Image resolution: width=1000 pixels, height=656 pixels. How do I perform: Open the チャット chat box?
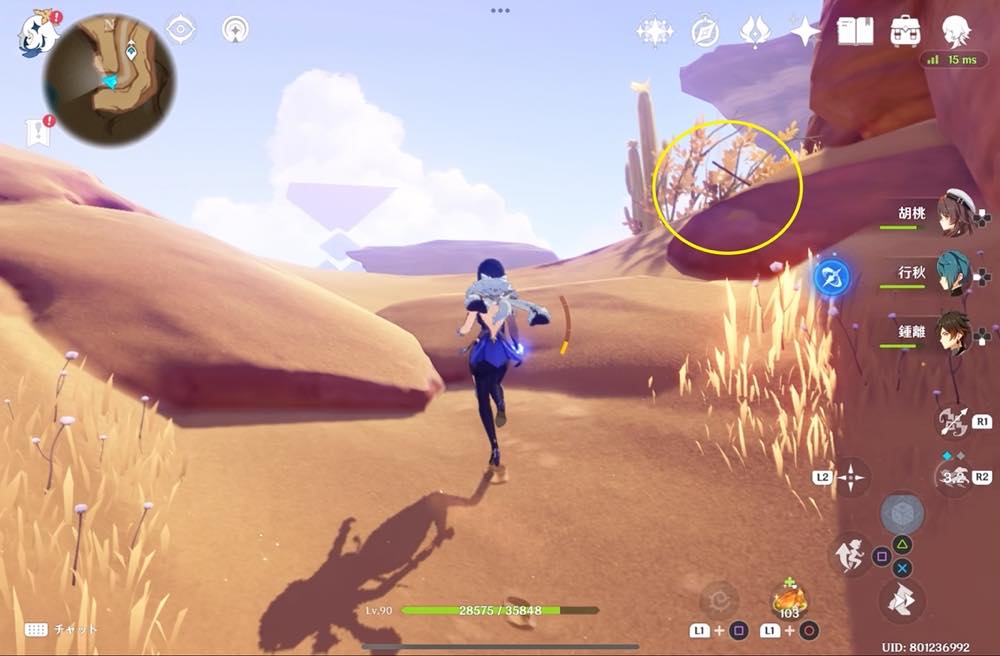[x=62, y=630]
